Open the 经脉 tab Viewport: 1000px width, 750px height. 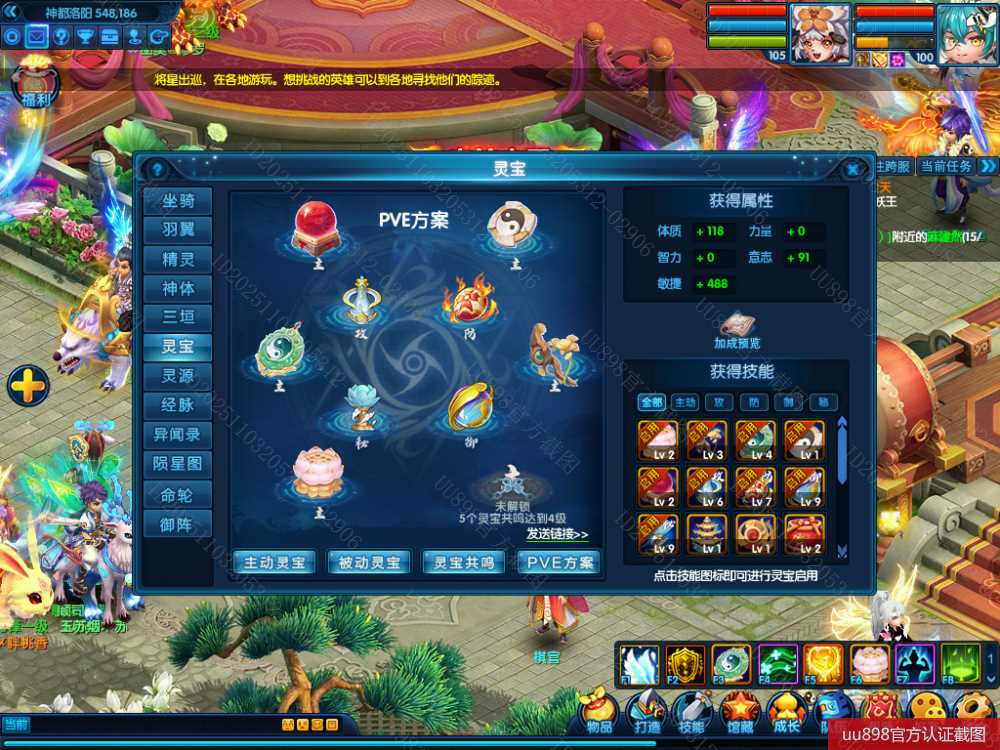pos(178,405)
